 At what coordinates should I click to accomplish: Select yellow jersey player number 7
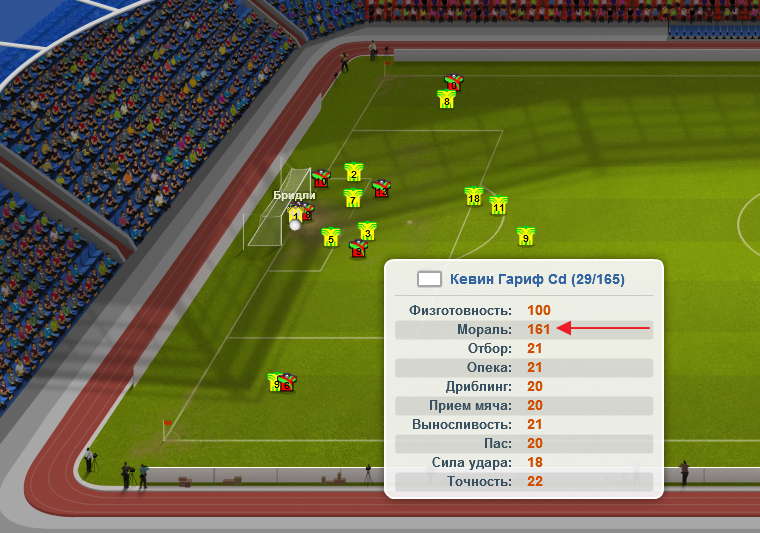point(352,198)
